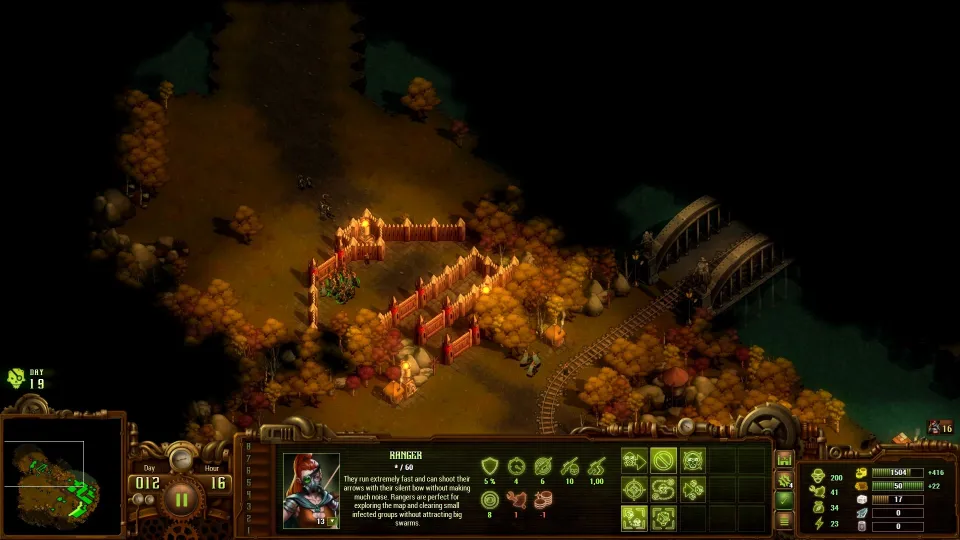
Task: Toggle the highlighted skull-in-brackets mode
Action: pos(634,518)
